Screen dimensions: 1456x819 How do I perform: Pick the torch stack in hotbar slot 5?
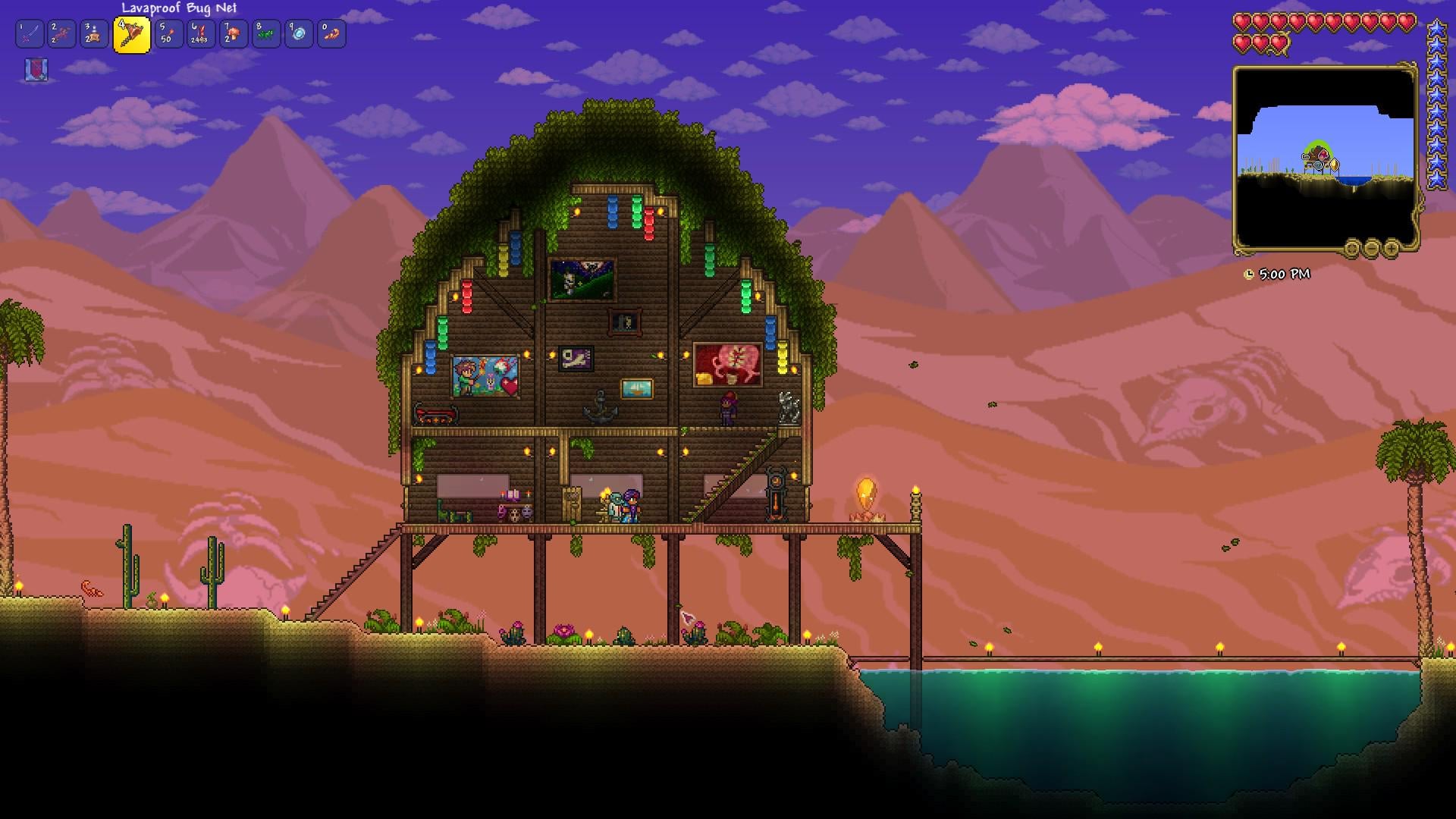[168, 34]
